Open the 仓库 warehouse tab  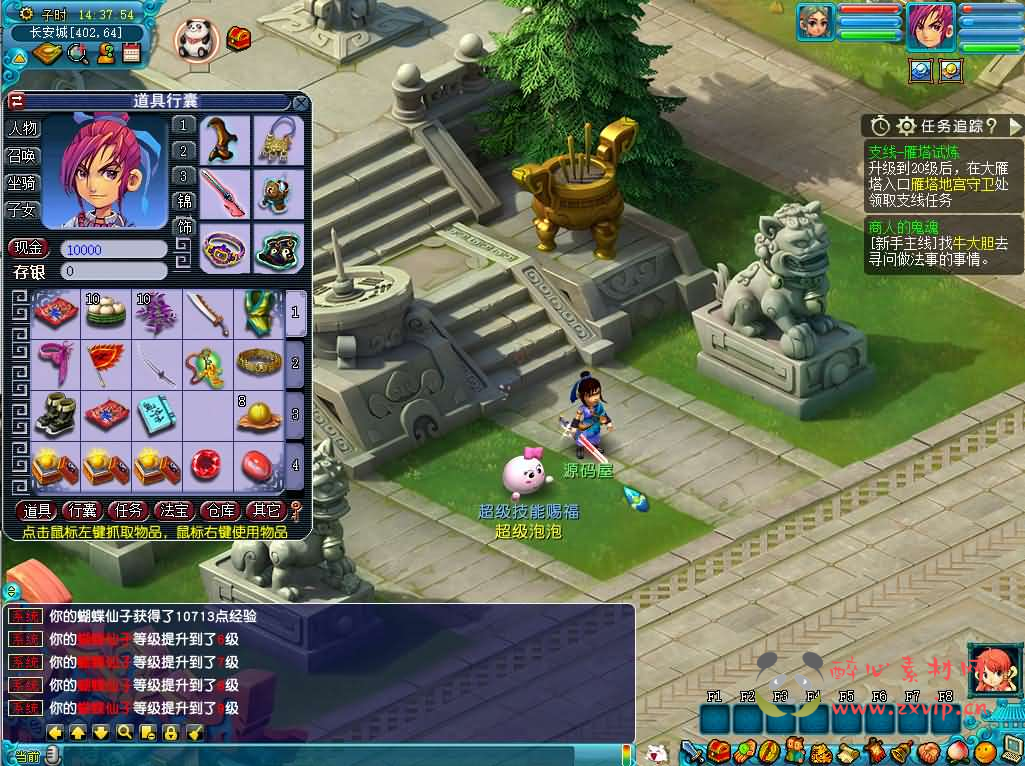coord(219,511)
